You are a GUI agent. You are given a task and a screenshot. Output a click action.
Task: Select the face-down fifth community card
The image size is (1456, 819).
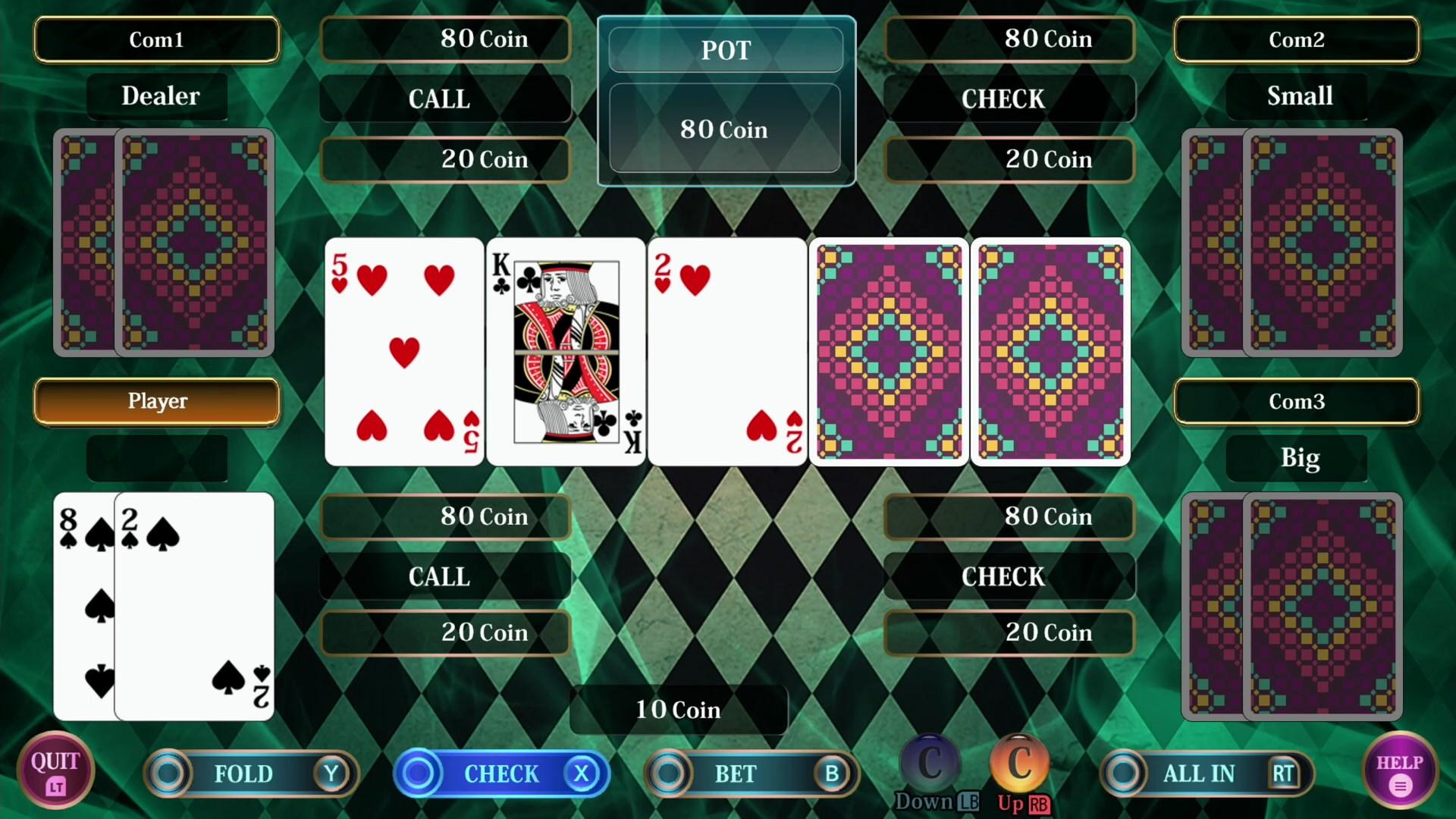(1050, 351)
